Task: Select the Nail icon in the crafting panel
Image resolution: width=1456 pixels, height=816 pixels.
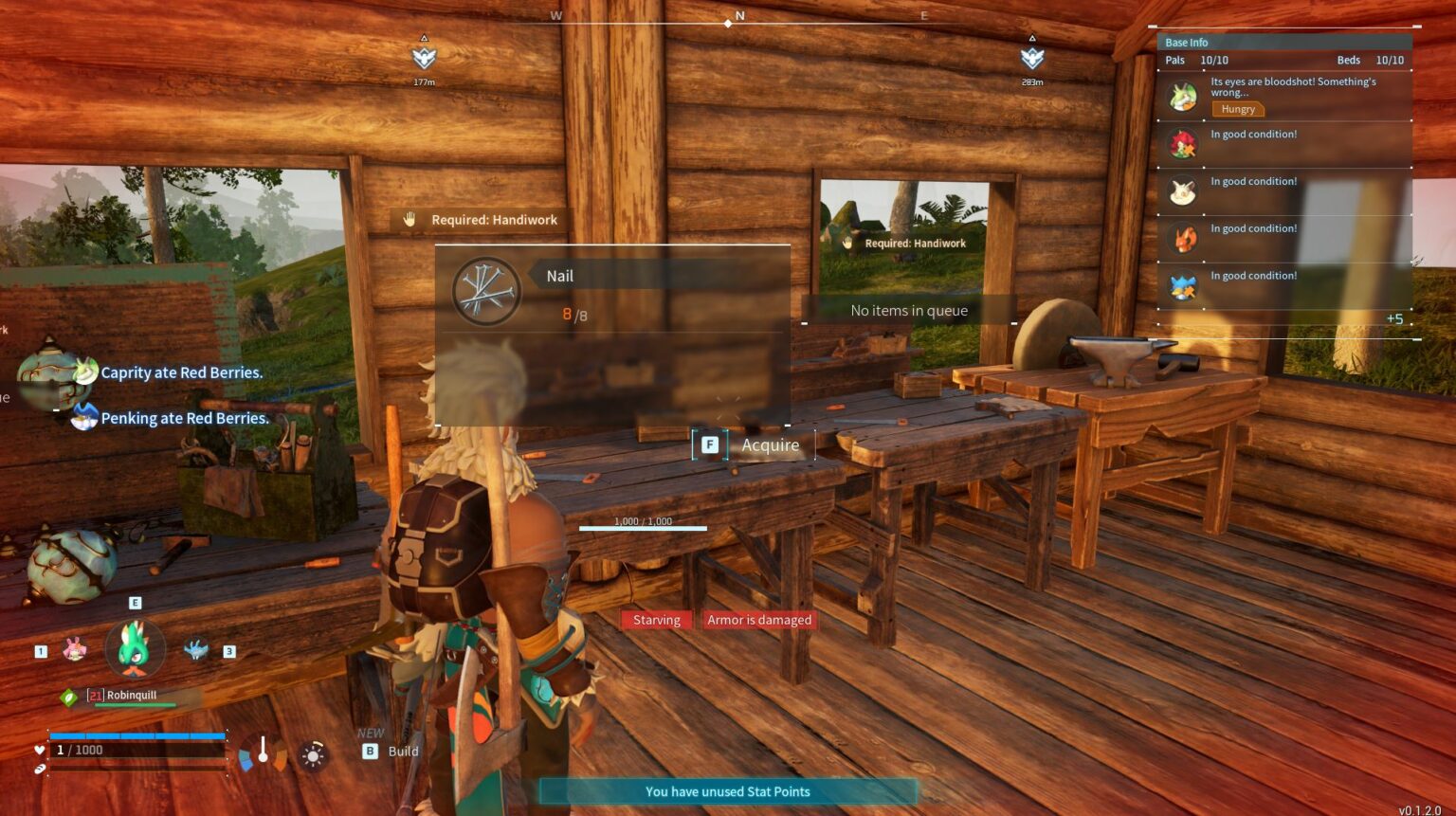Action: pos(486,290)
